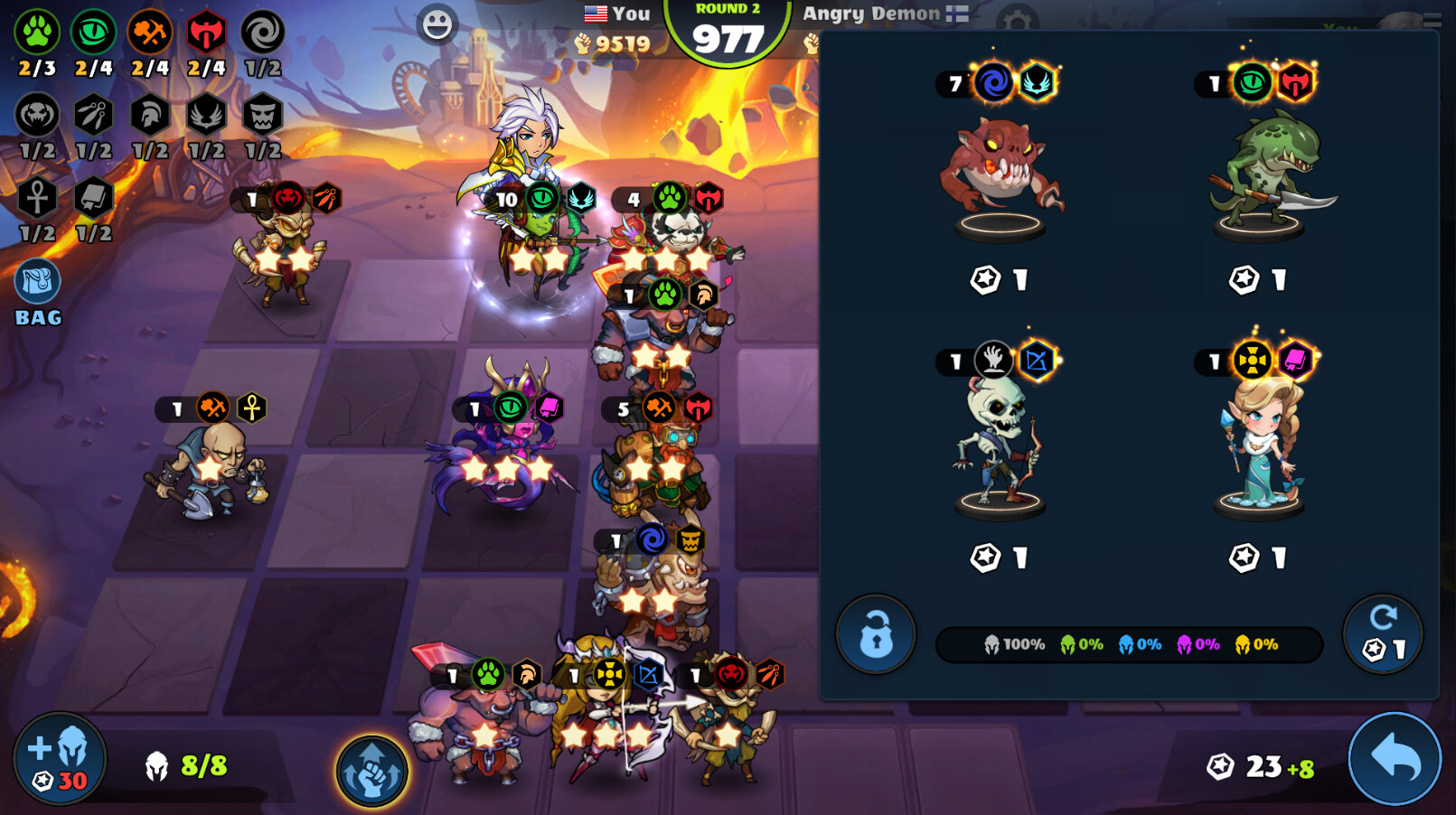This screenshot has width=1456, height=815.
Task: Open the smiley emote menu at the top
Action: click(x=437, y=23)
